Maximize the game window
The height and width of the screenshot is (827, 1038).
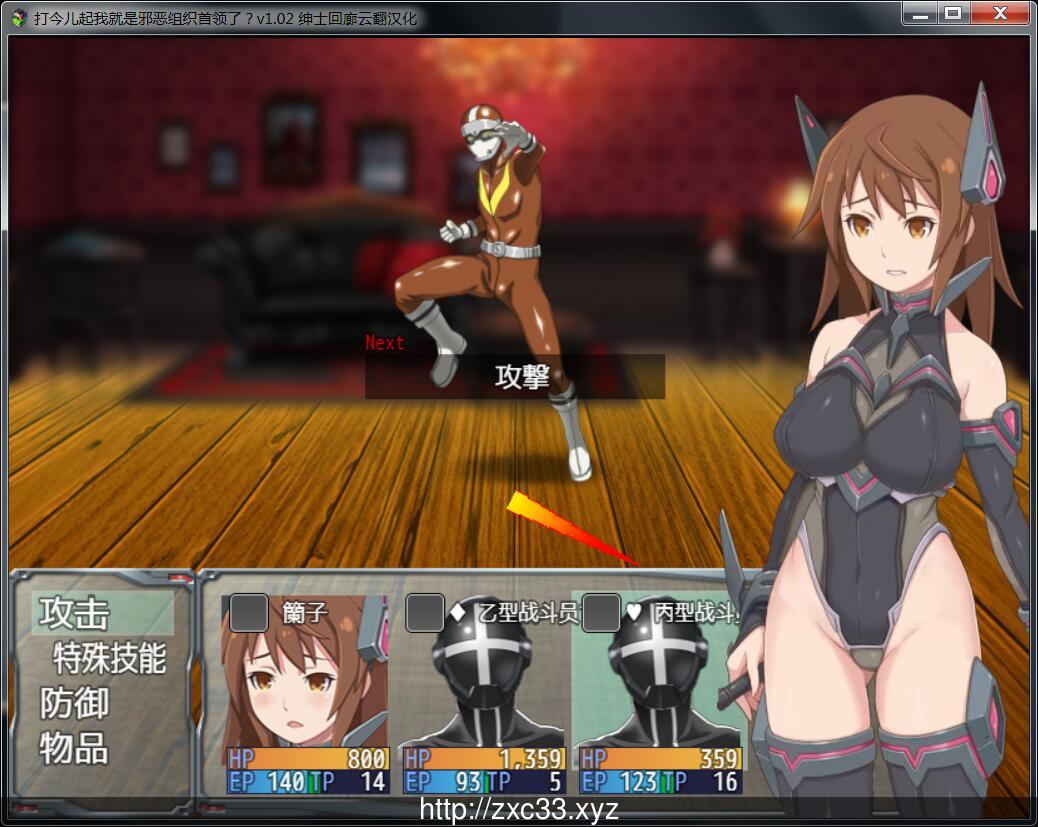coord(953,14)
